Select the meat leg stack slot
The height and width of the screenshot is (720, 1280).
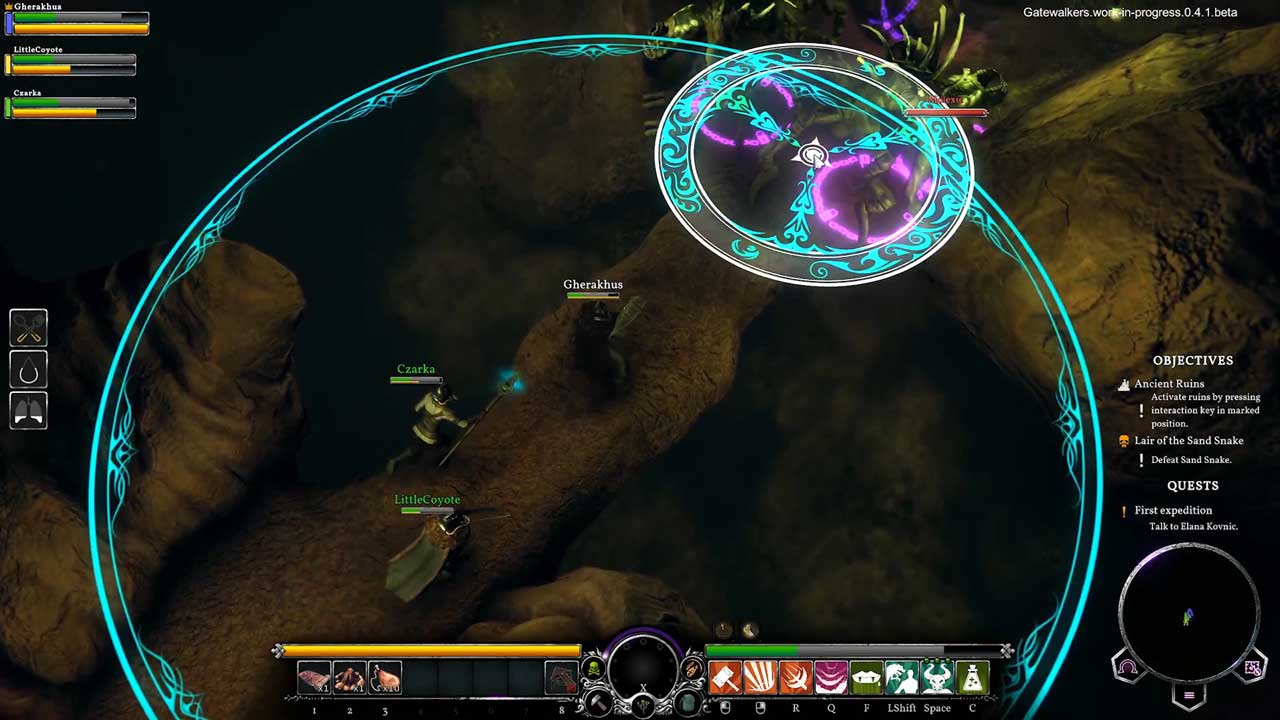coord(385,678)
